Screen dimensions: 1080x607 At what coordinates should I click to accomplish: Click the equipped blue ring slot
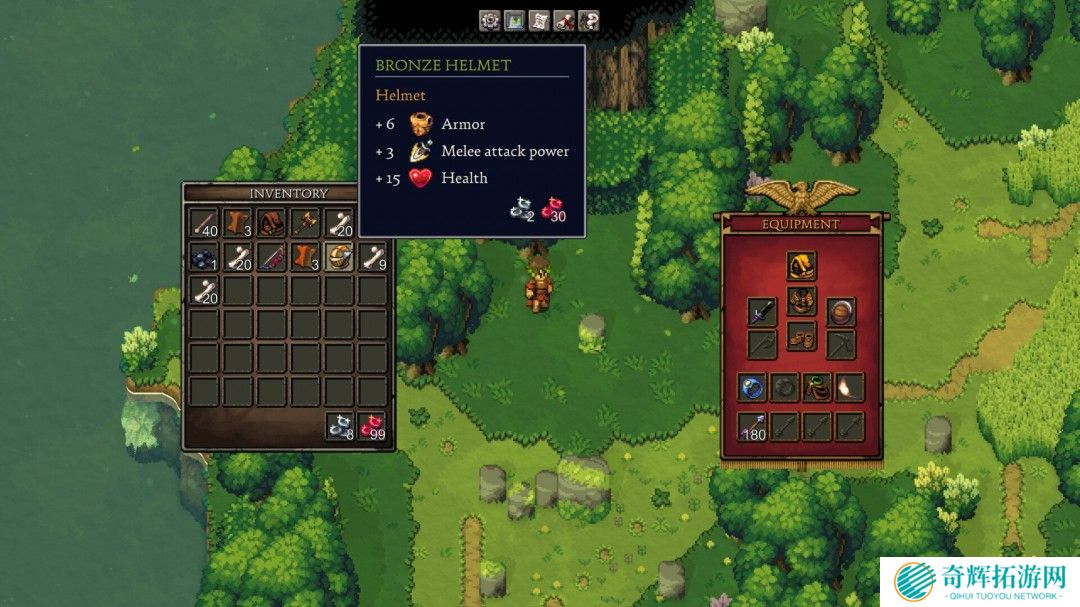752,387
